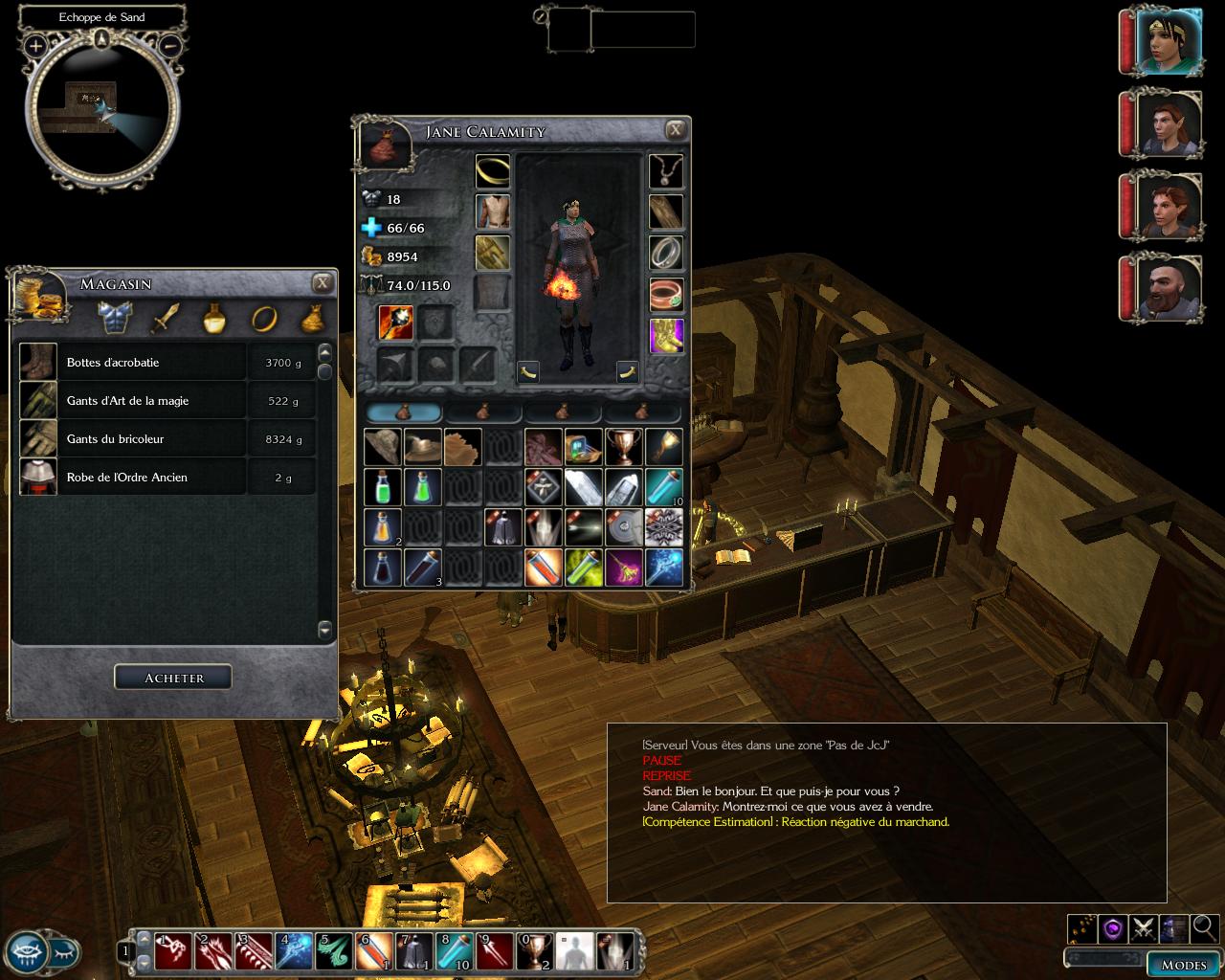Buy the selected item with Acheter
Image resolution: width=1225 pixels, height=980 pixels.
click(173, 678)
